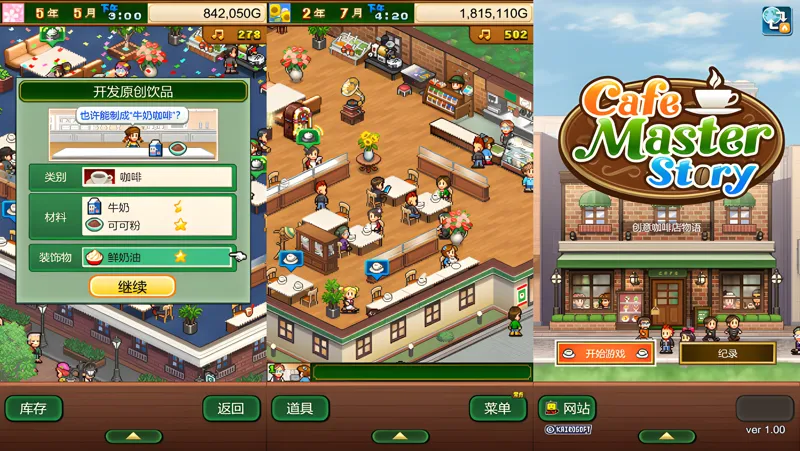
Task: Open the 库存 inventory button
Action: [33, 408]
